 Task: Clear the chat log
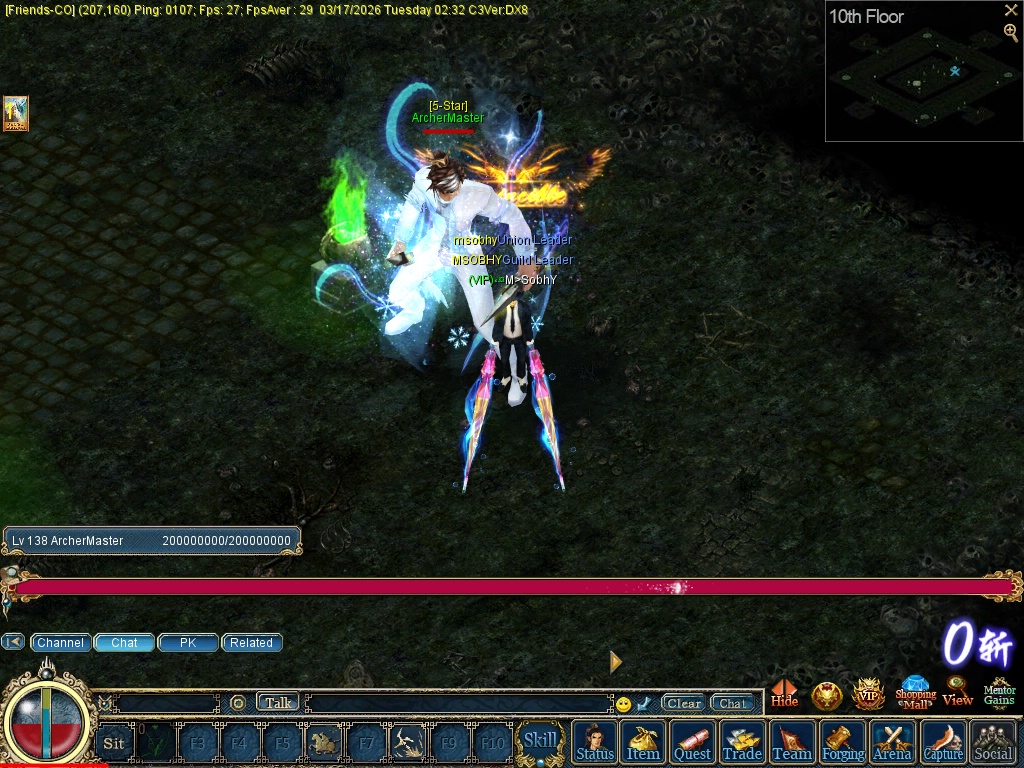684,703
